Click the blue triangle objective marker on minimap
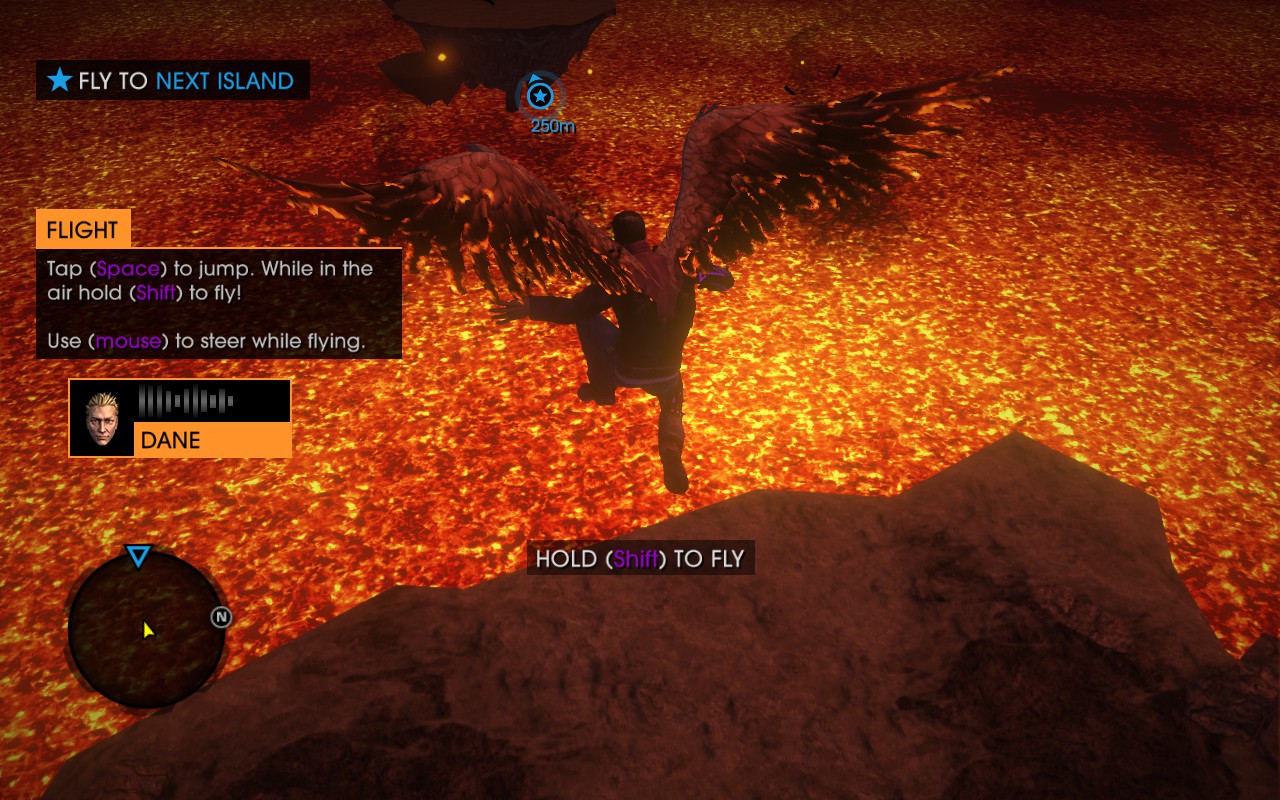 click(138, 557)
